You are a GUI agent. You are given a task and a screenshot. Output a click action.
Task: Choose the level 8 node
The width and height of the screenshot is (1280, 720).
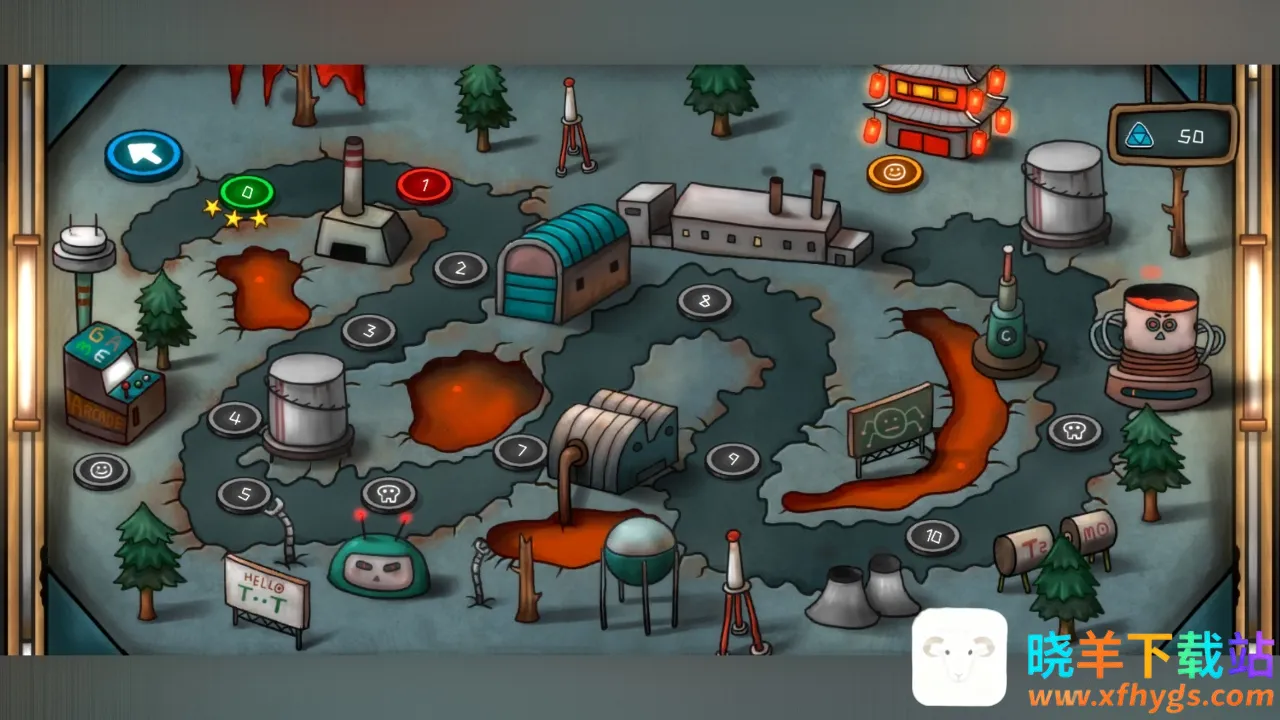[705, 300]
